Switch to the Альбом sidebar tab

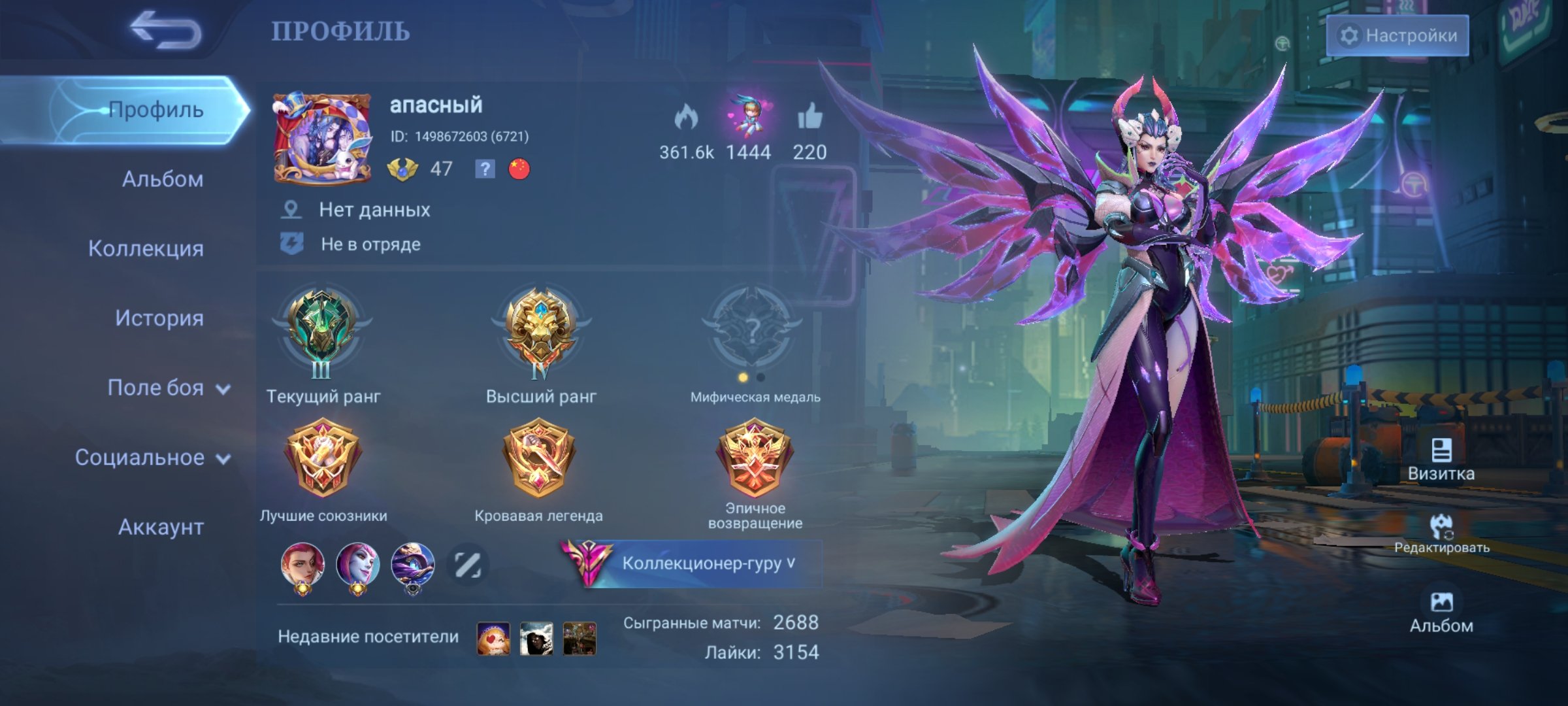click(x=162, y=179)
